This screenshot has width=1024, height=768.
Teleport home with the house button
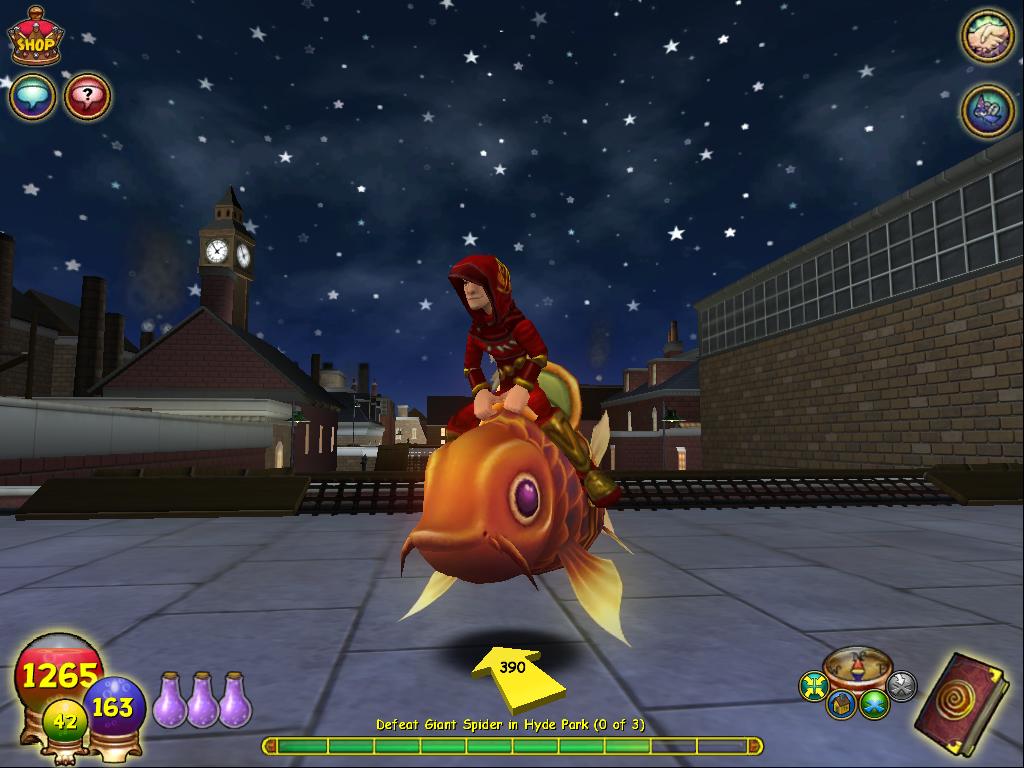(x=841, y=704)
